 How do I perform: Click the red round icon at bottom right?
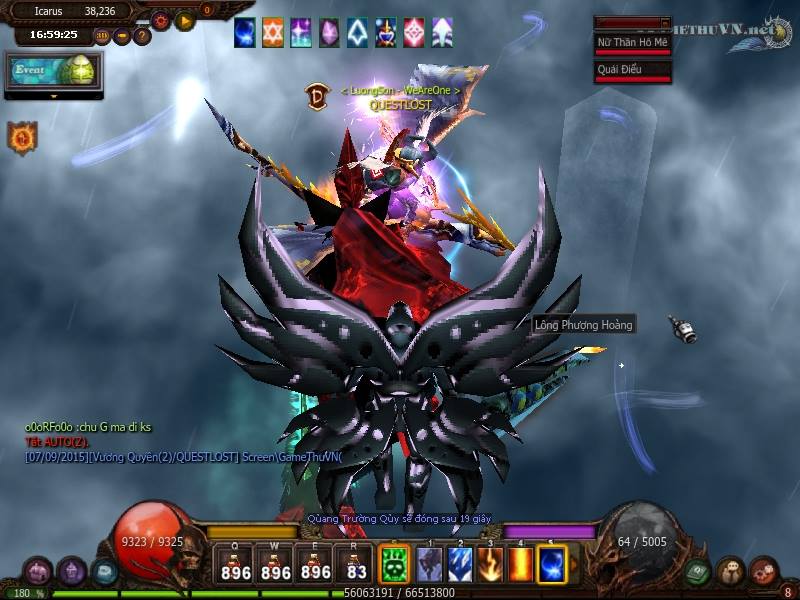click(764, 572)
